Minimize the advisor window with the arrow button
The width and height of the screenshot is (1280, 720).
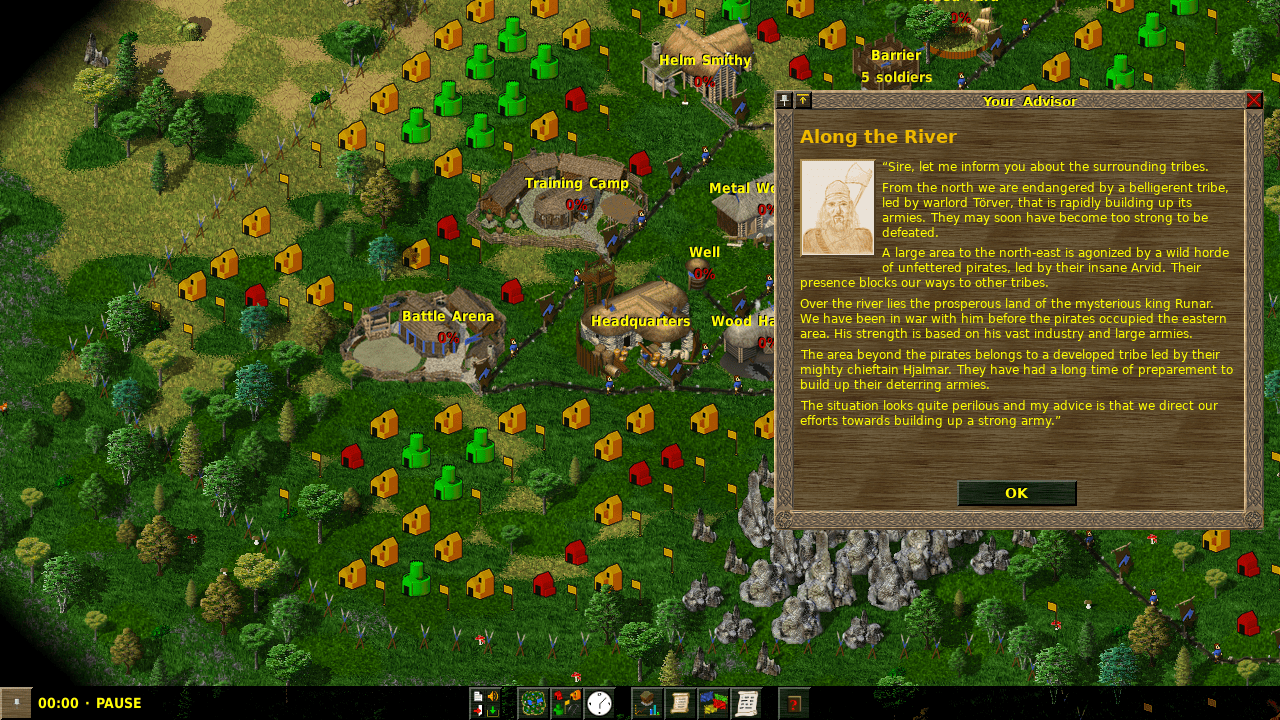(803, 100)
